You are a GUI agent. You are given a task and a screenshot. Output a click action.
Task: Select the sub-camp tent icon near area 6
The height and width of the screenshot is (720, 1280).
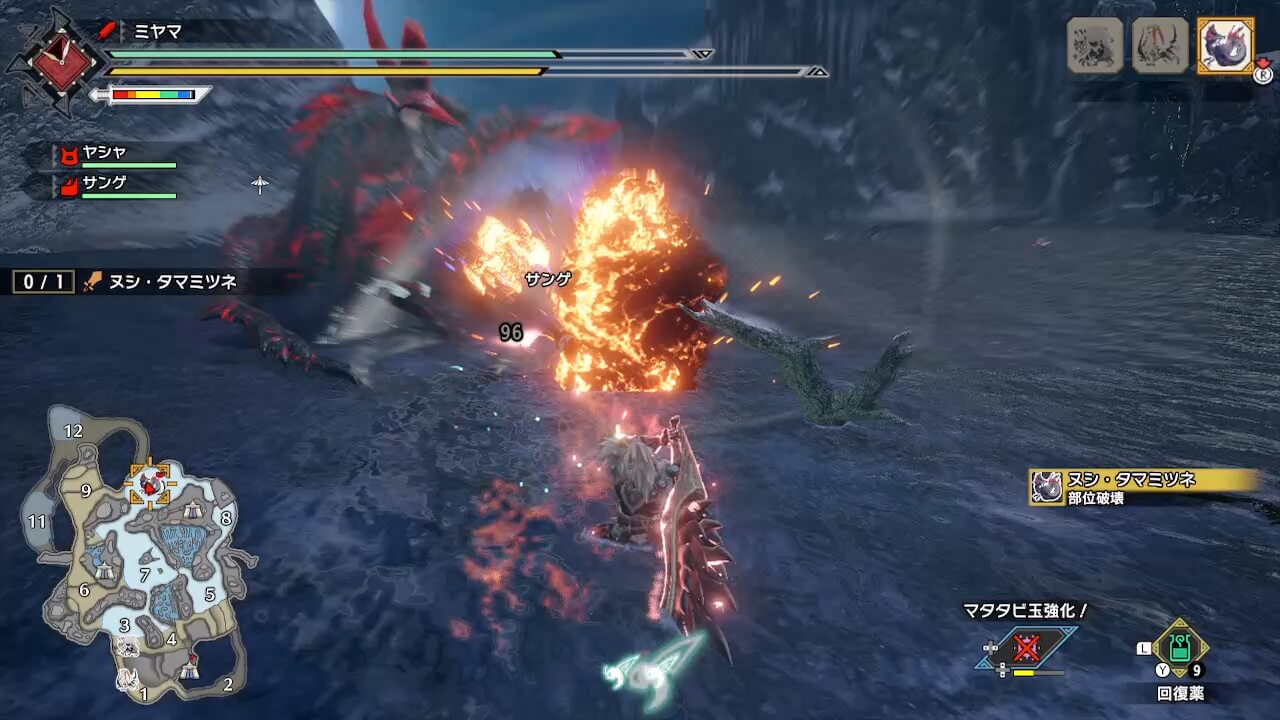click(105, 571)
